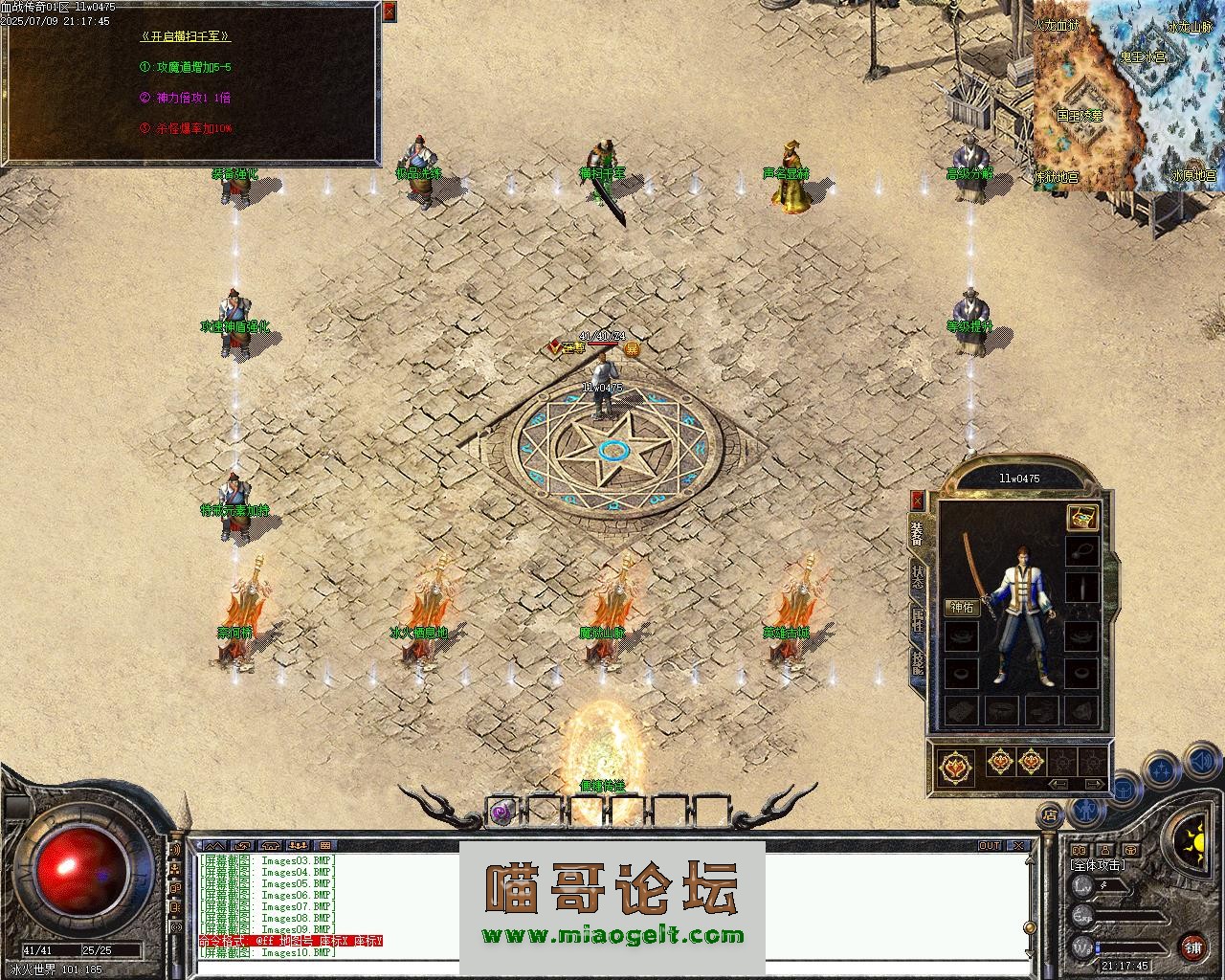Close the chat window with its X button
Image resolution: width=1225 pixels, height=980 pixels.
pos(1019,846)
